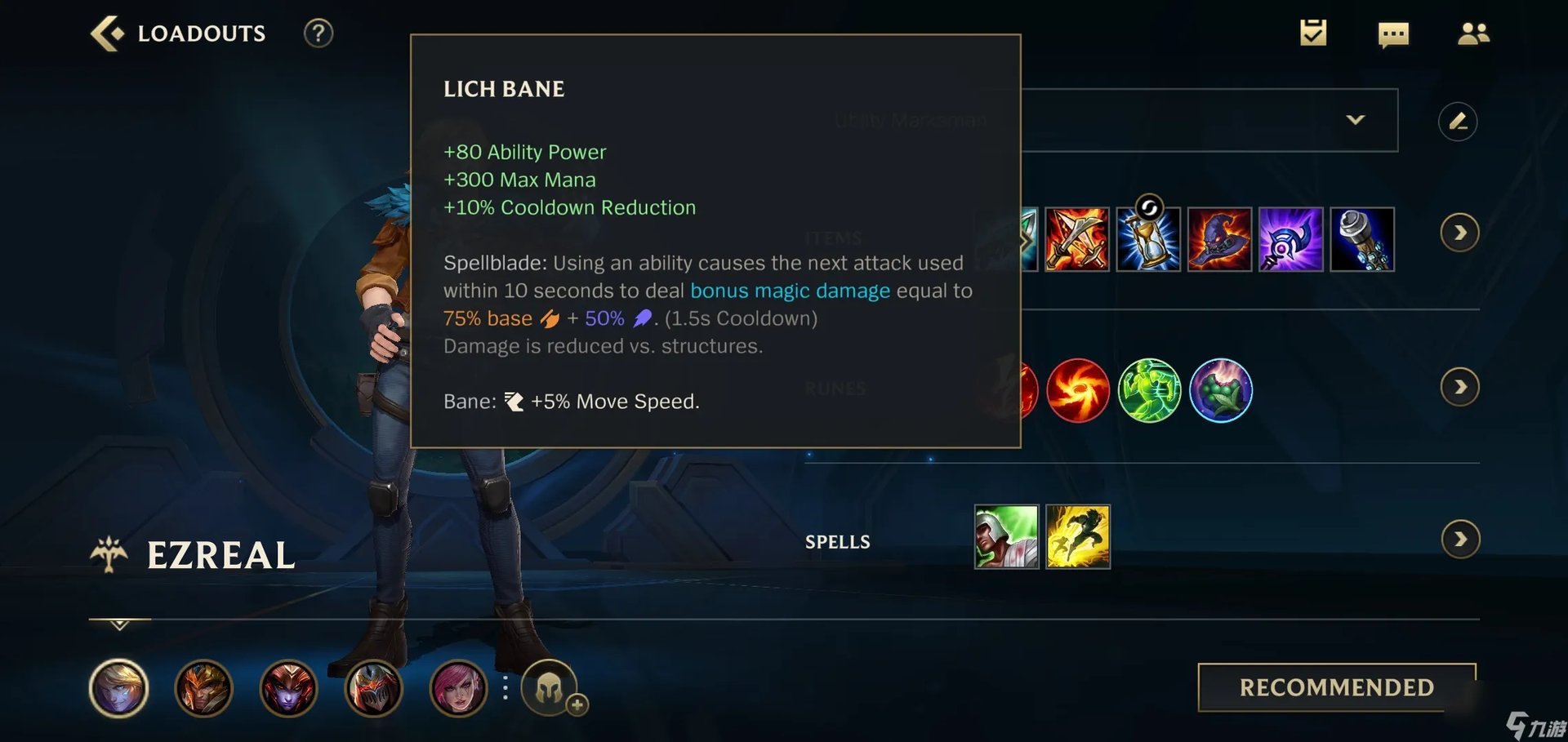This screenshot has height=742, width=1568.
Task: Expand the items row details
Action: [1460, 233]
